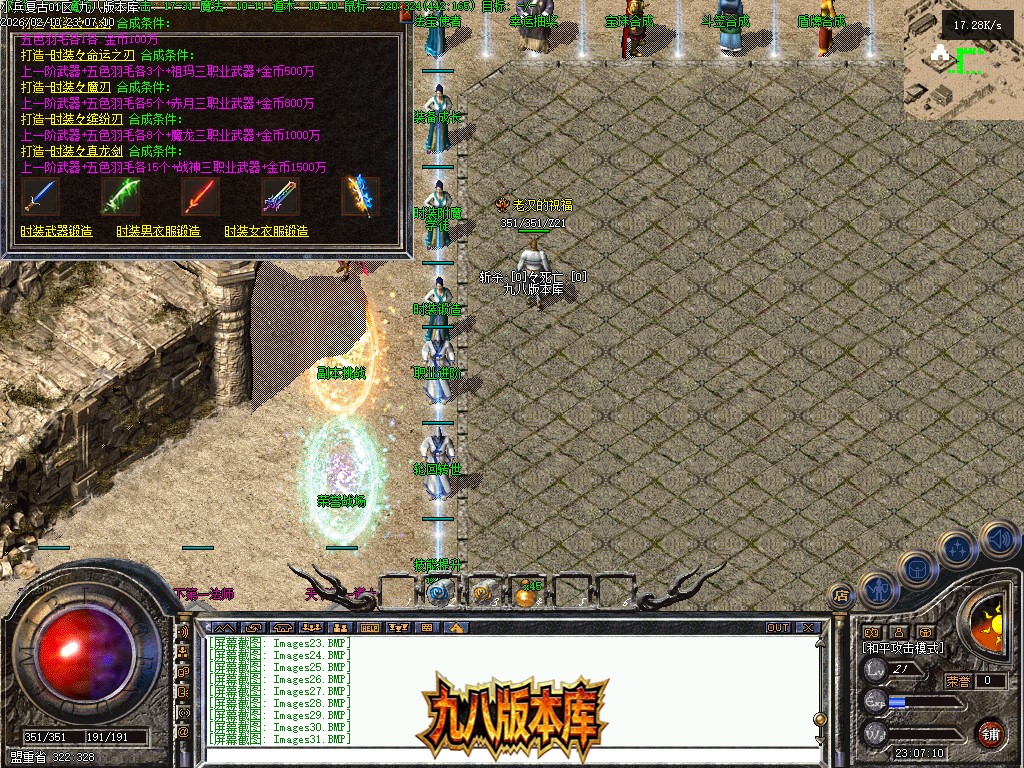
Task: Click the red 铺 stall button
Action: pos(990,733)
